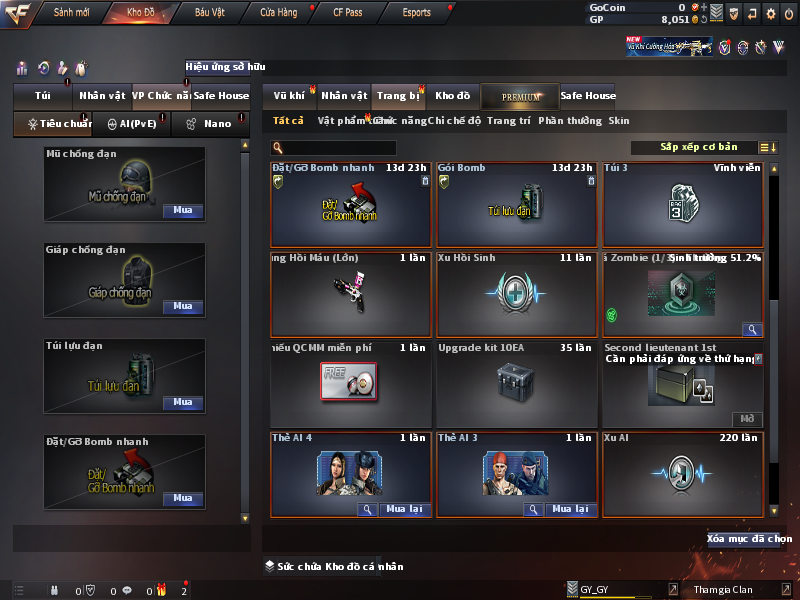Filter inventory by Skin
This screenshot has width=800, height=600.
(619, 121)
